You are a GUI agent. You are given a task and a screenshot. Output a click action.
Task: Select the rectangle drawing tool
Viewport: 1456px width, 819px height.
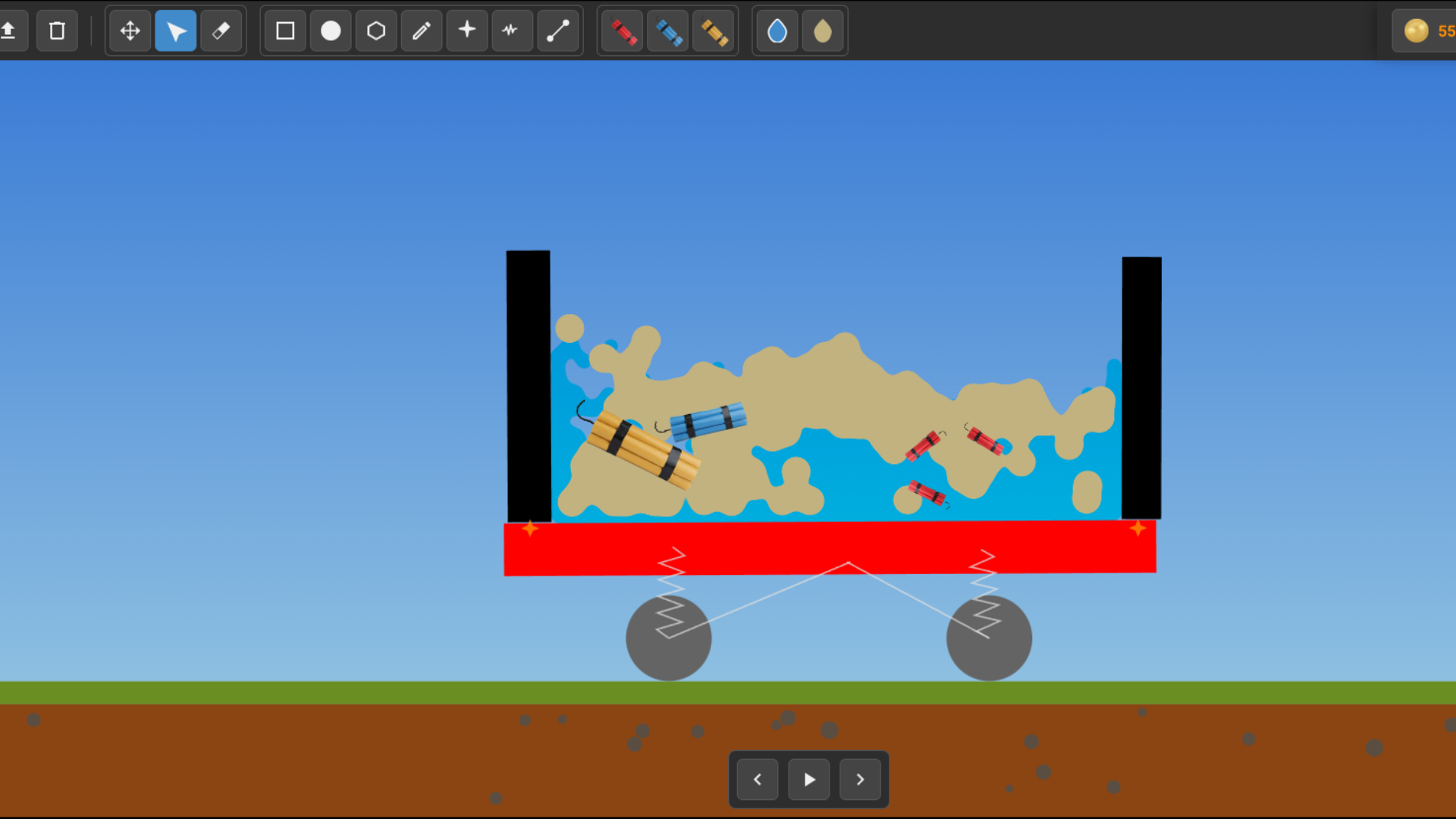pos(284,31)
